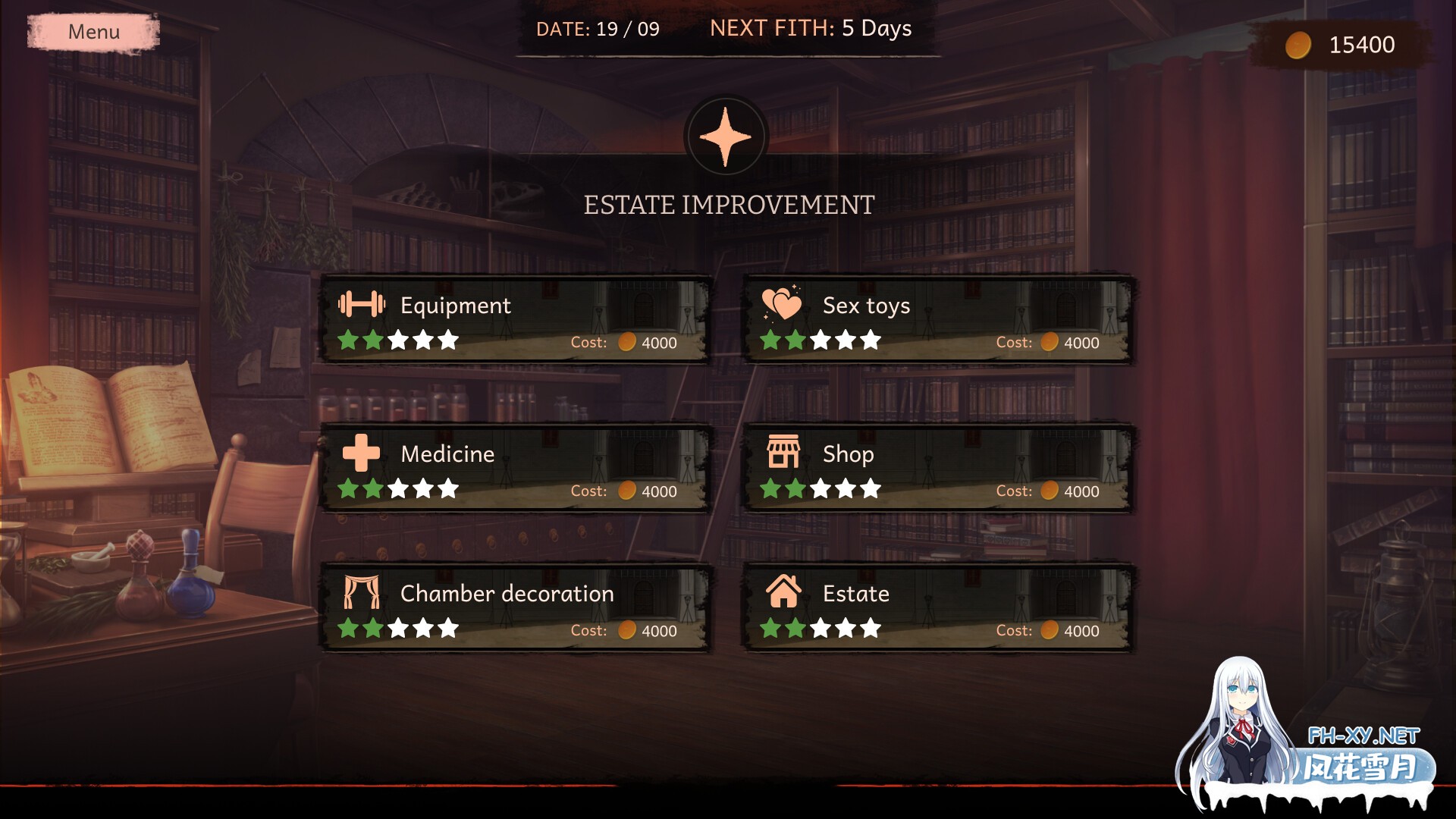
Task: Select the Medicine improvement
Action: (515, 469)
